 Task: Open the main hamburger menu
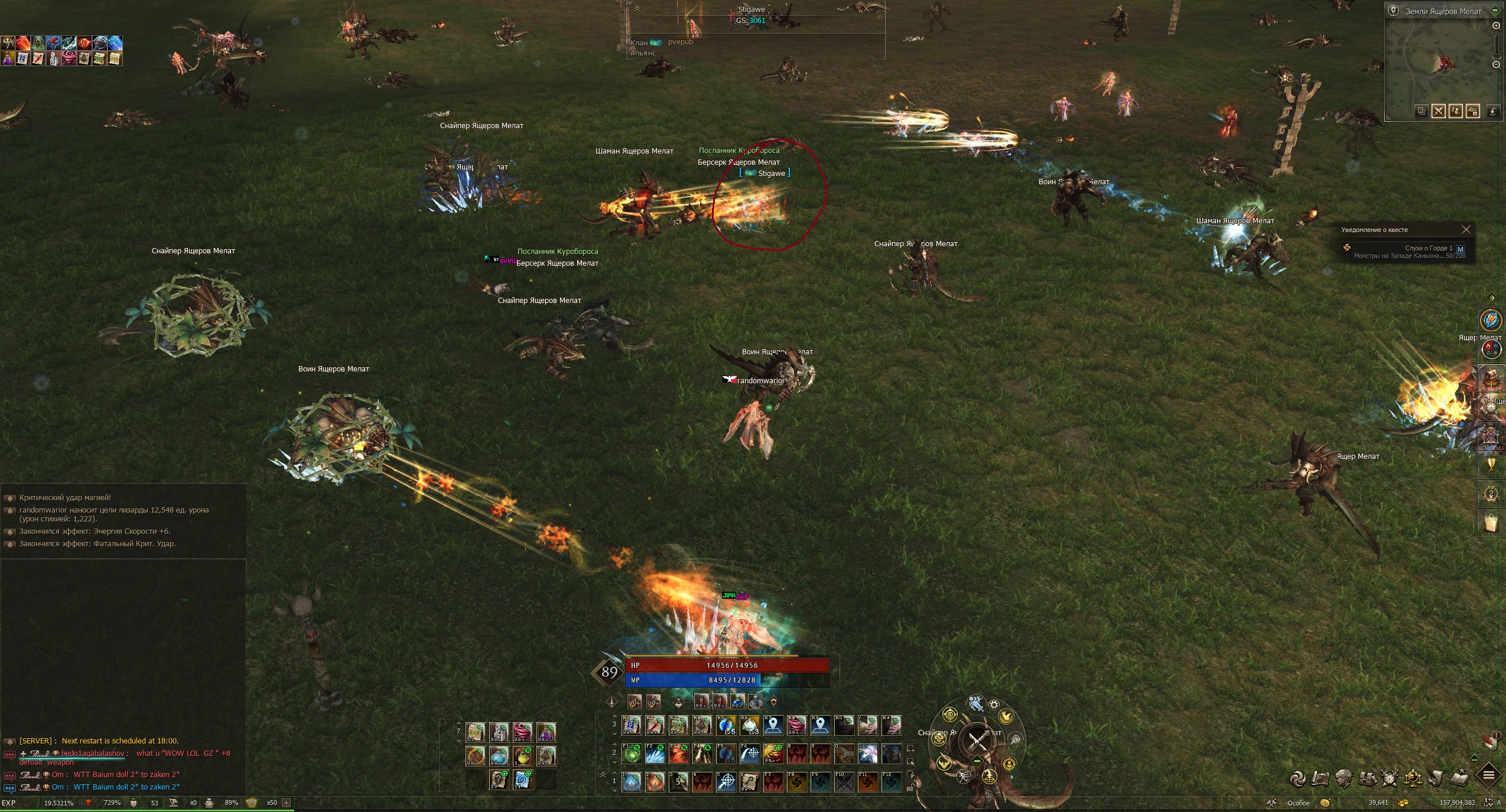click(x=1489, y=775)
